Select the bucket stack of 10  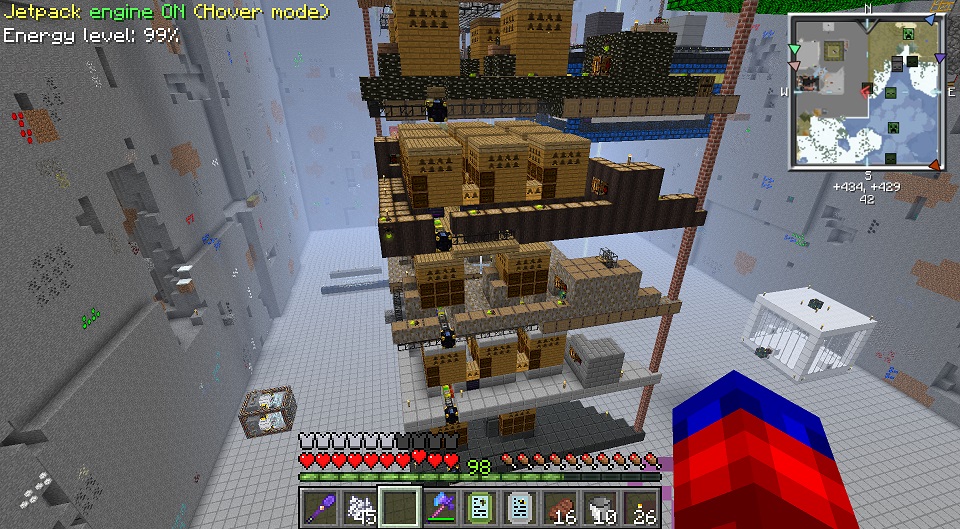click(599, 507)
